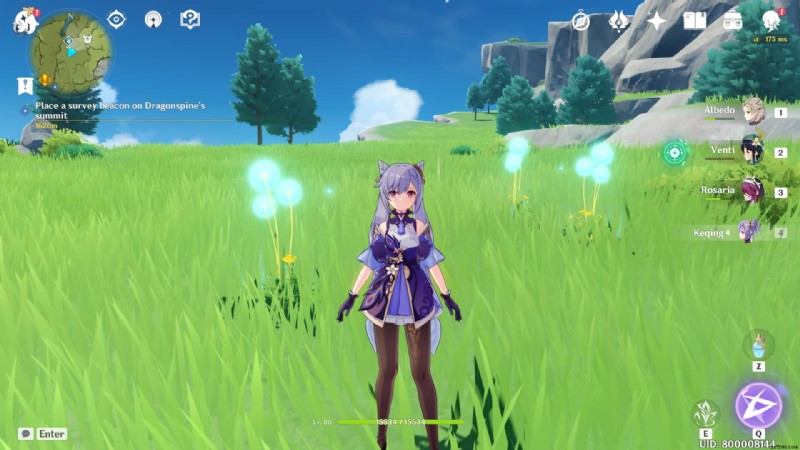Open the four-pointed star wish icon
800x450 pixels.
click(x=657, y=20)
